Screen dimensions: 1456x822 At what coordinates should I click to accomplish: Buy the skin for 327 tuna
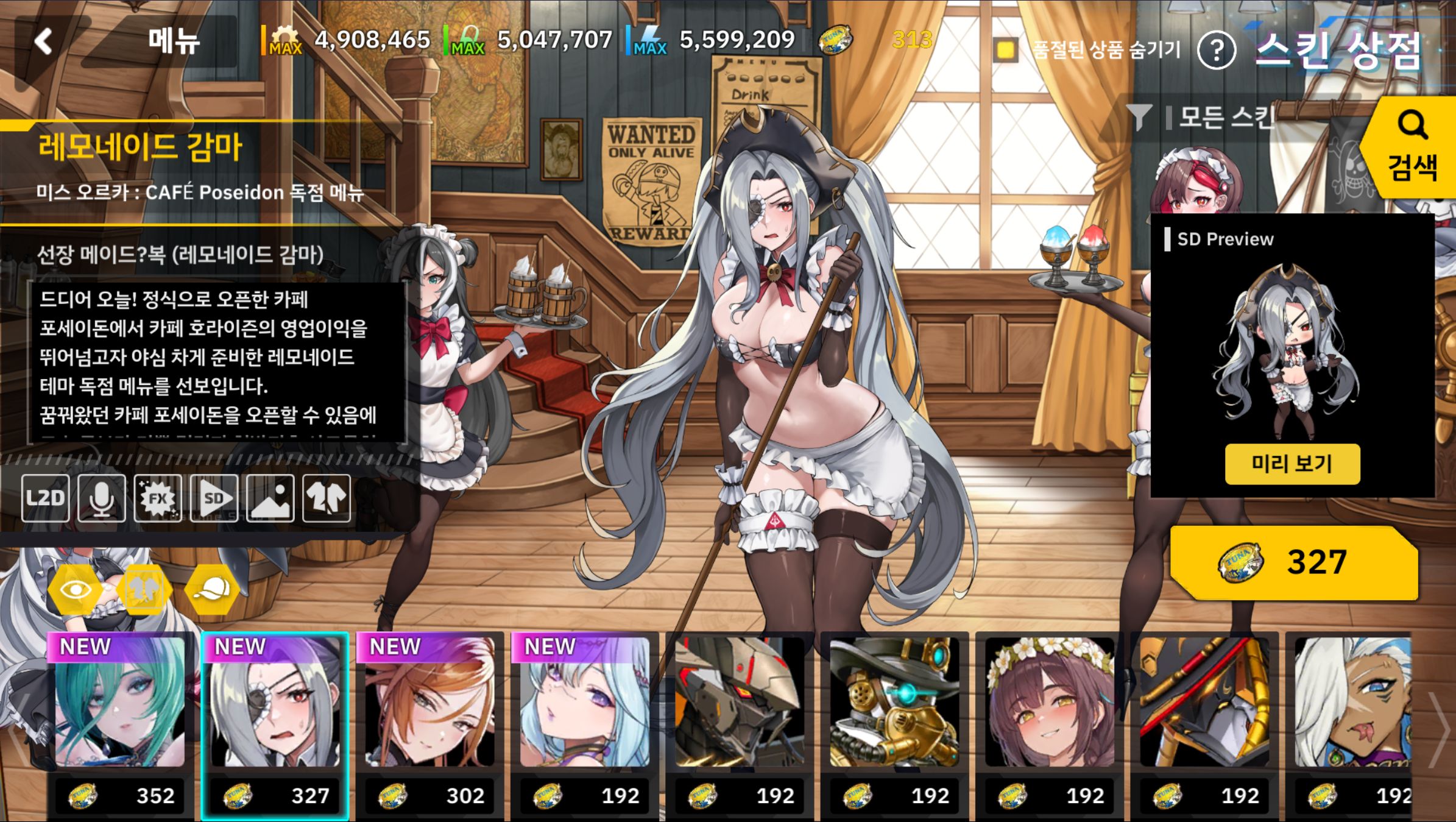[1294, 562]
